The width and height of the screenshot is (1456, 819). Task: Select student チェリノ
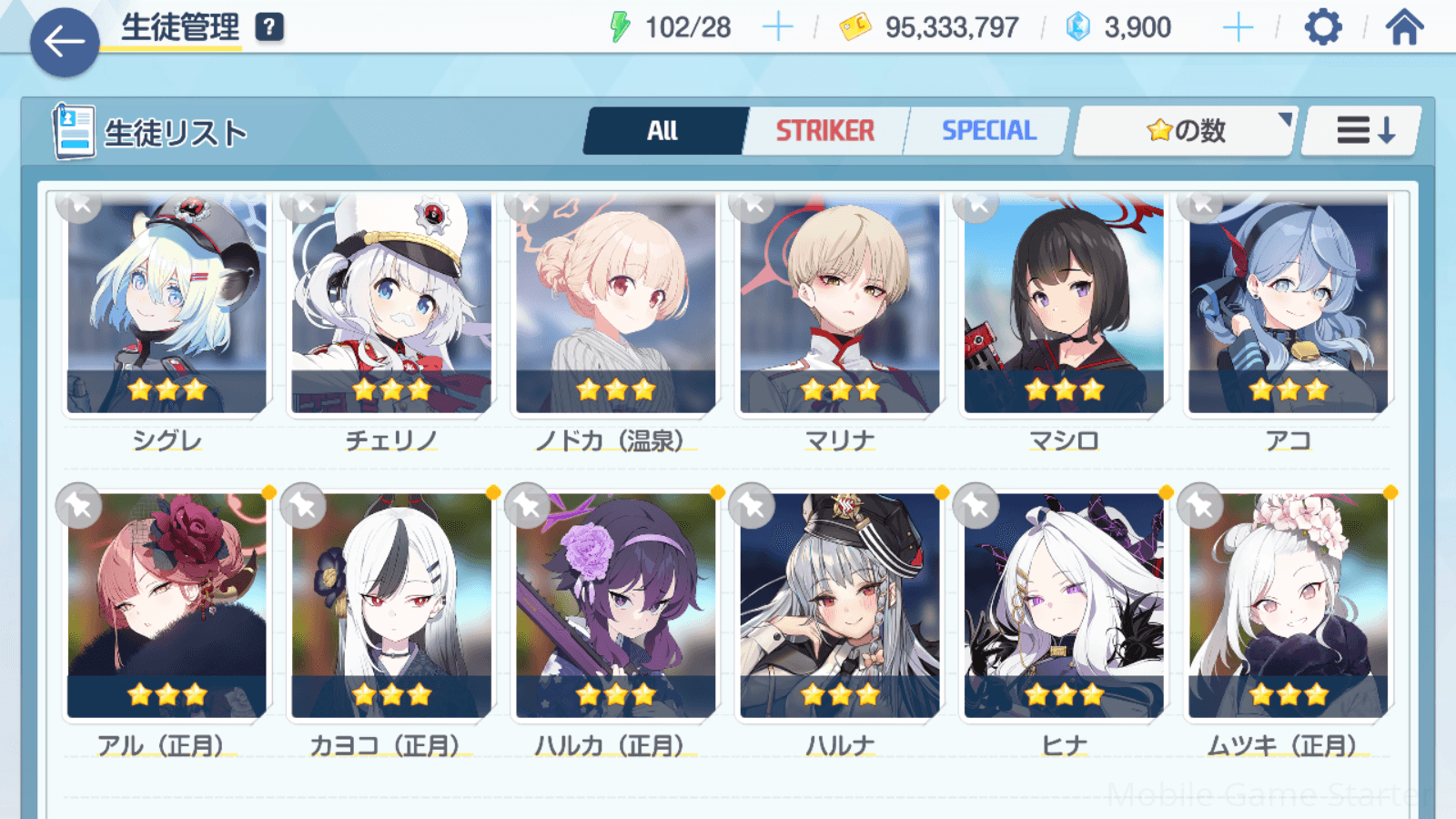(x=391, y=305)
